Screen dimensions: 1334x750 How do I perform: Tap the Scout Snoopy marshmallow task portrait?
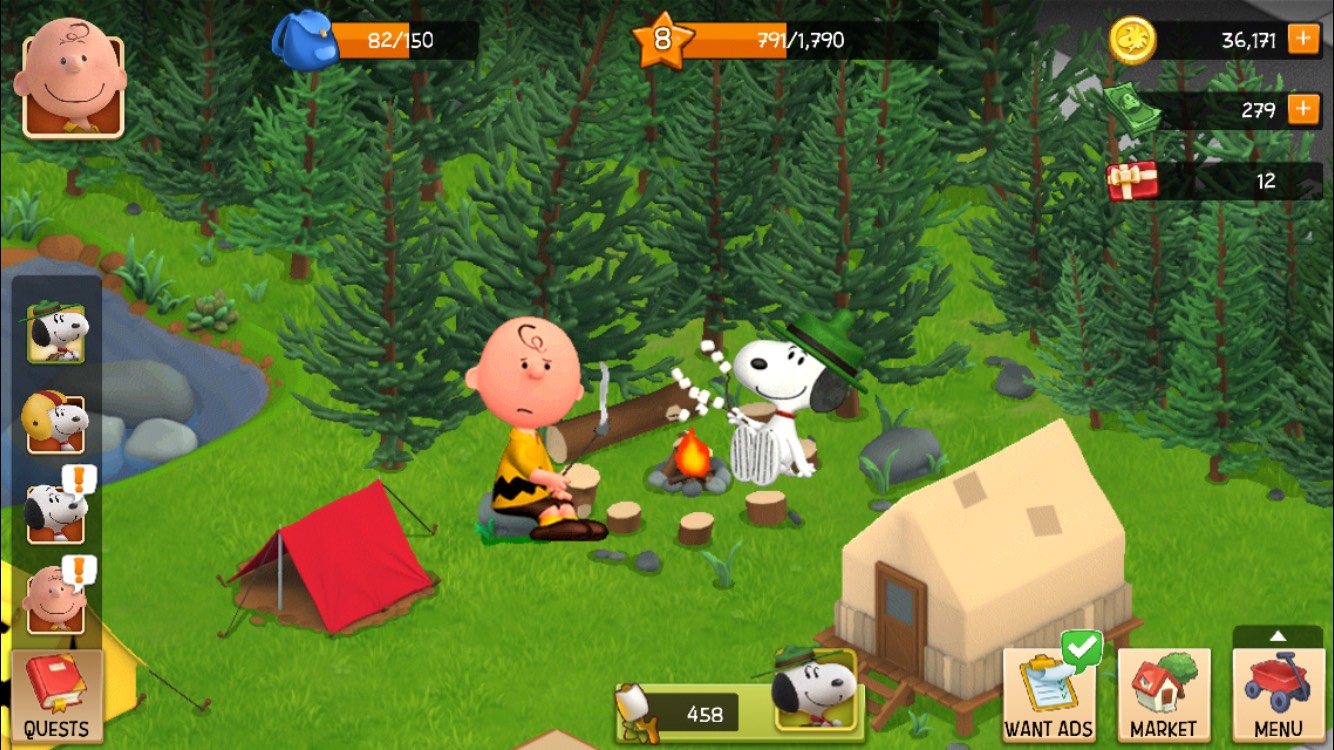817,689
